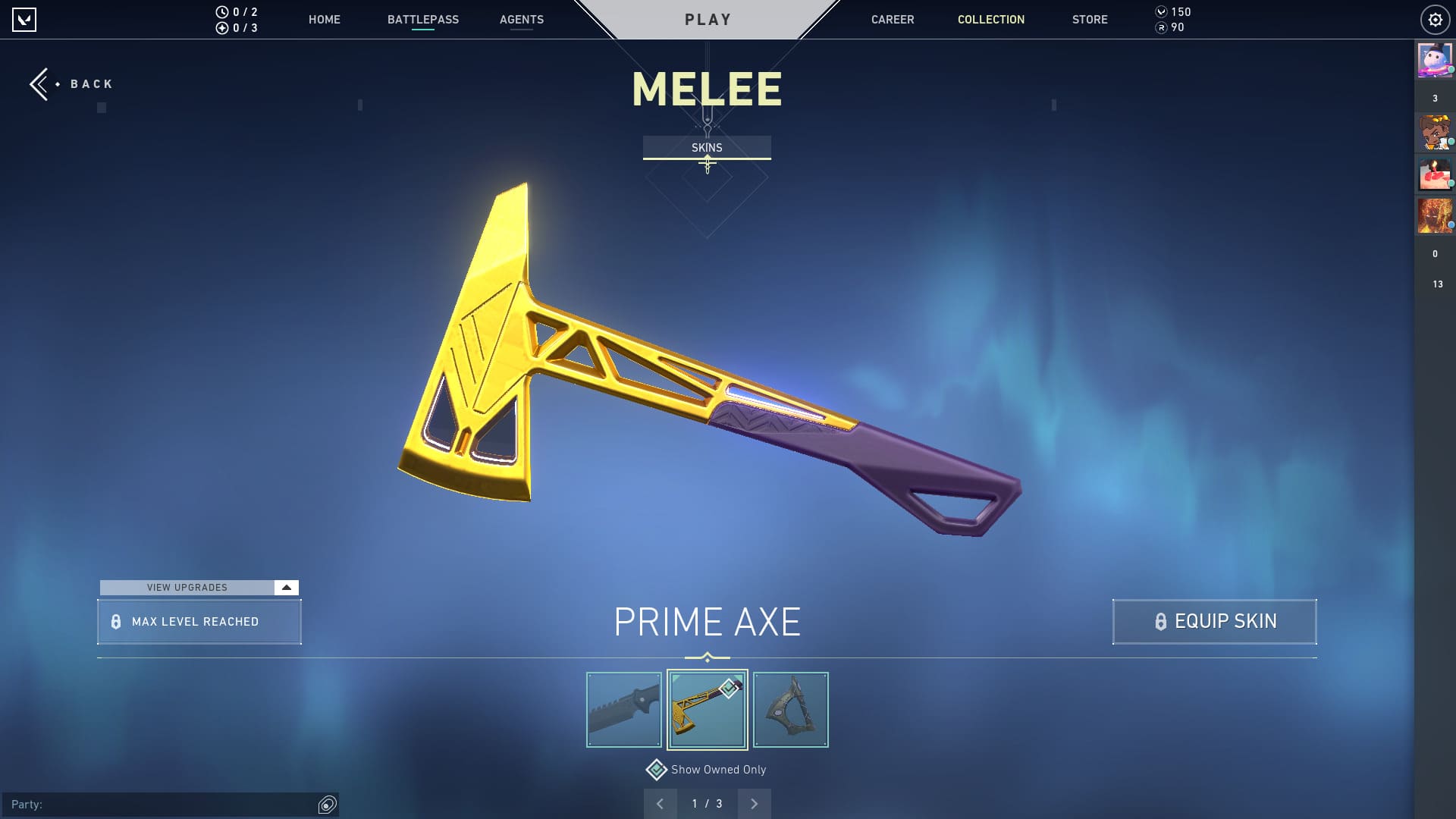View the Career tab
Image resolution: width=1456 pixels, height=819 pixels.
[x=892, y=20]
